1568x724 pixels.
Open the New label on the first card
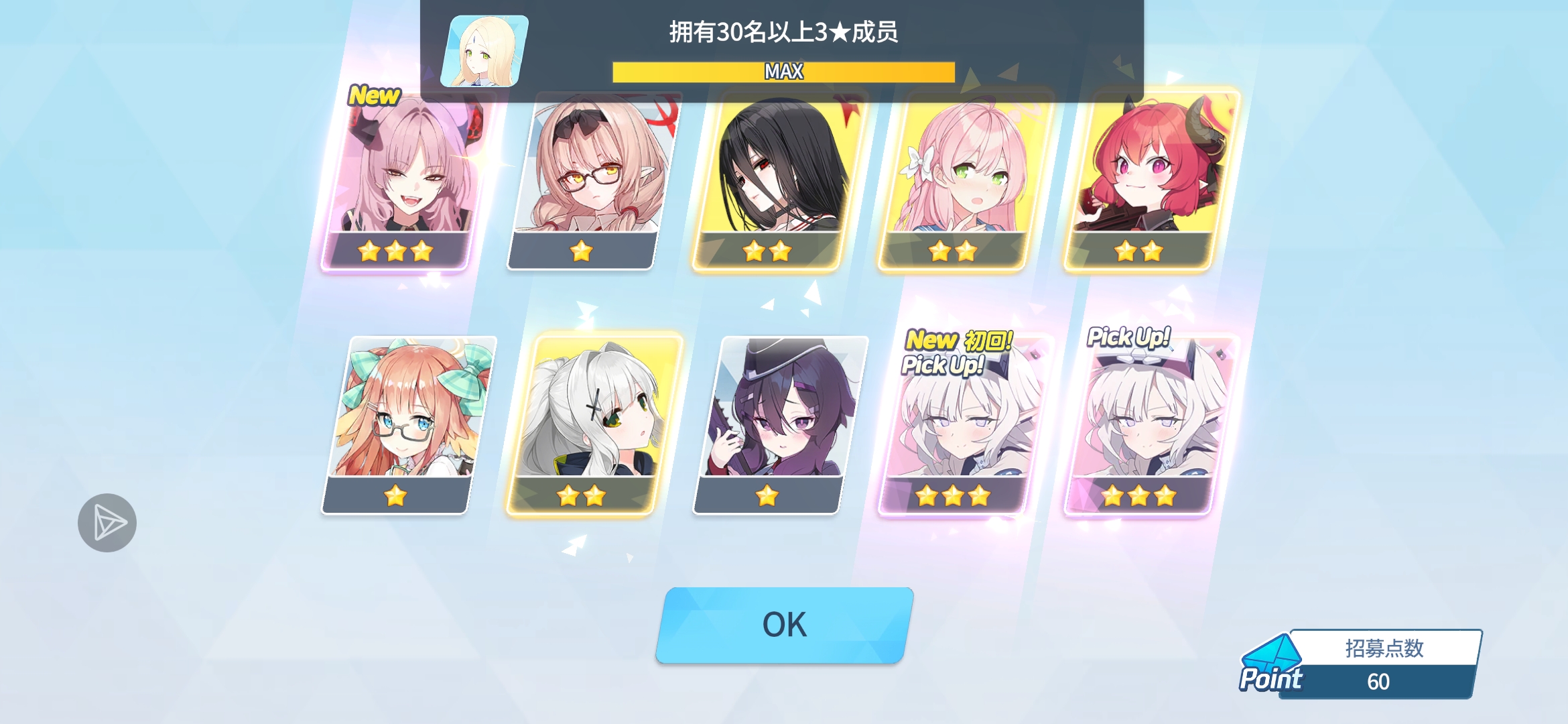coord(375,96)
